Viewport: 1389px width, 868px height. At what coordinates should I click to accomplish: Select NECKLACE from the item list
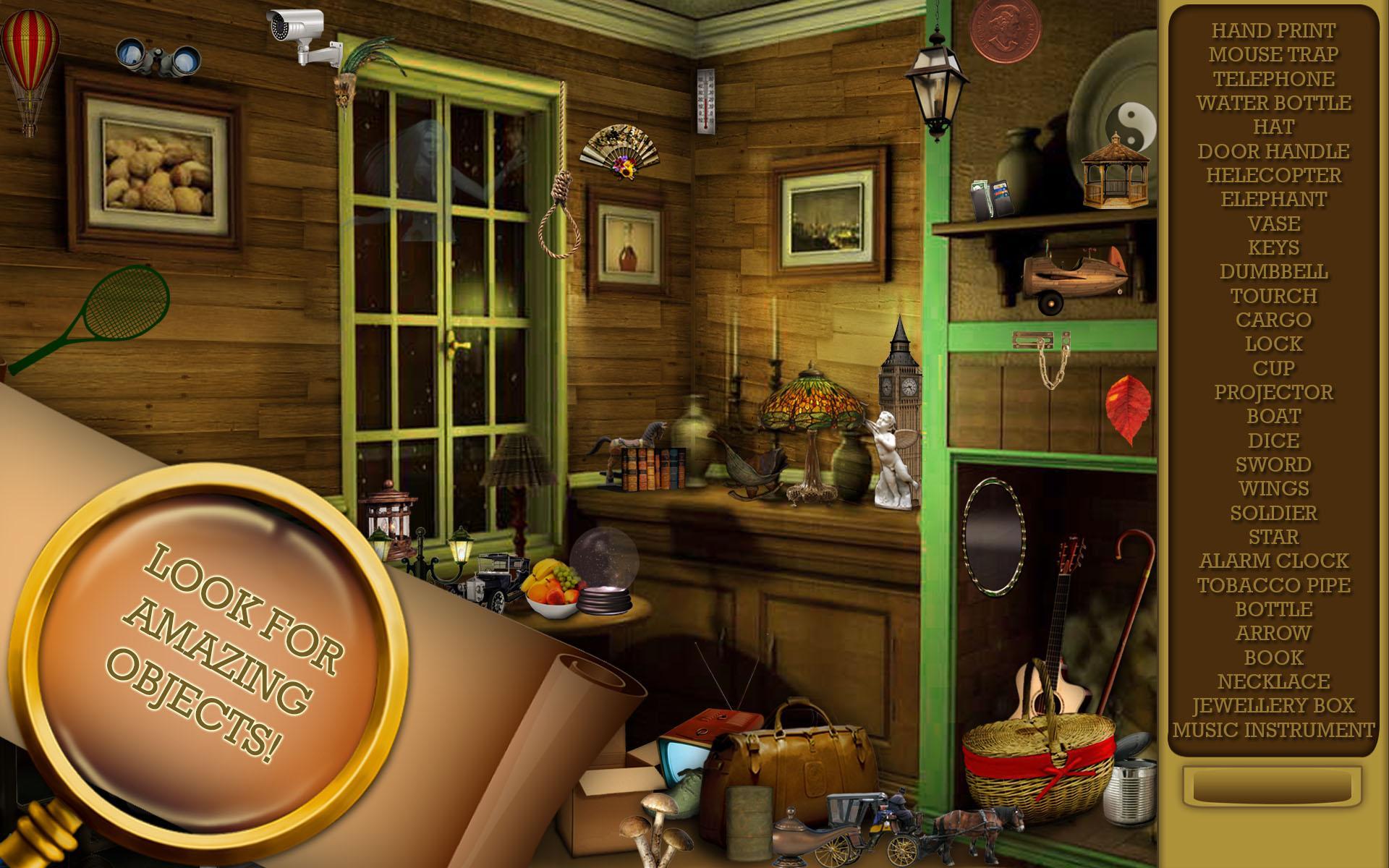pyautogui.click(x=1273, y=681)
